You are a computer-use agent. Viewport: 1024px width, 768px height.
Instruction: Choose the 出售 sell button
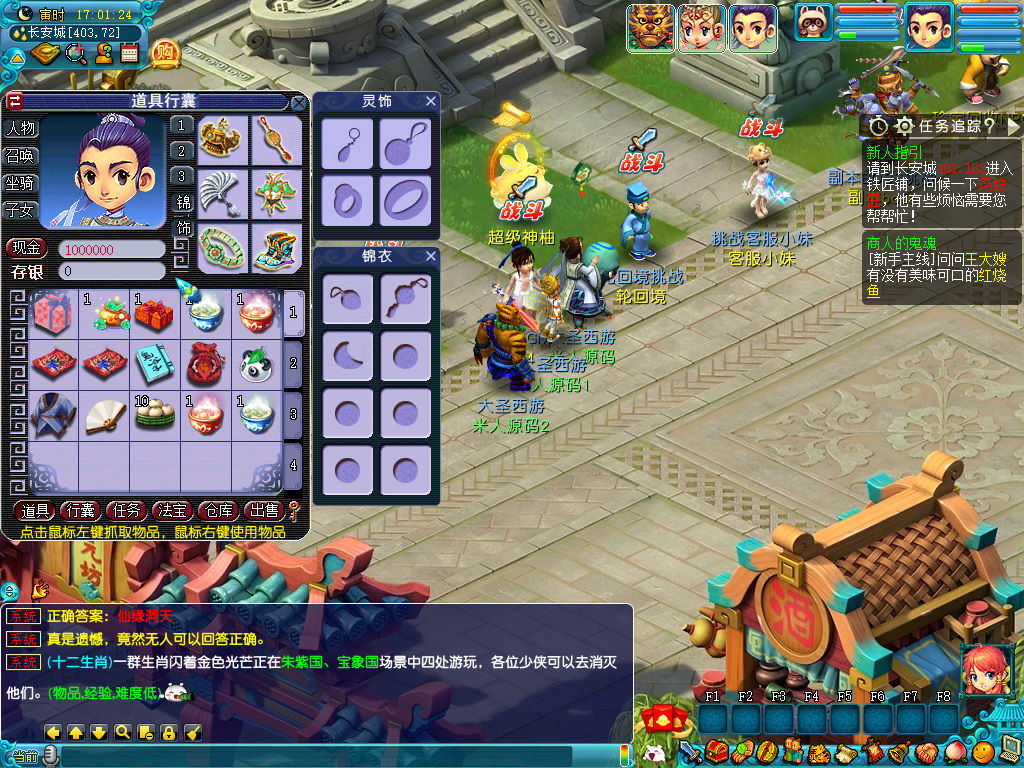[x=262, y=510]
